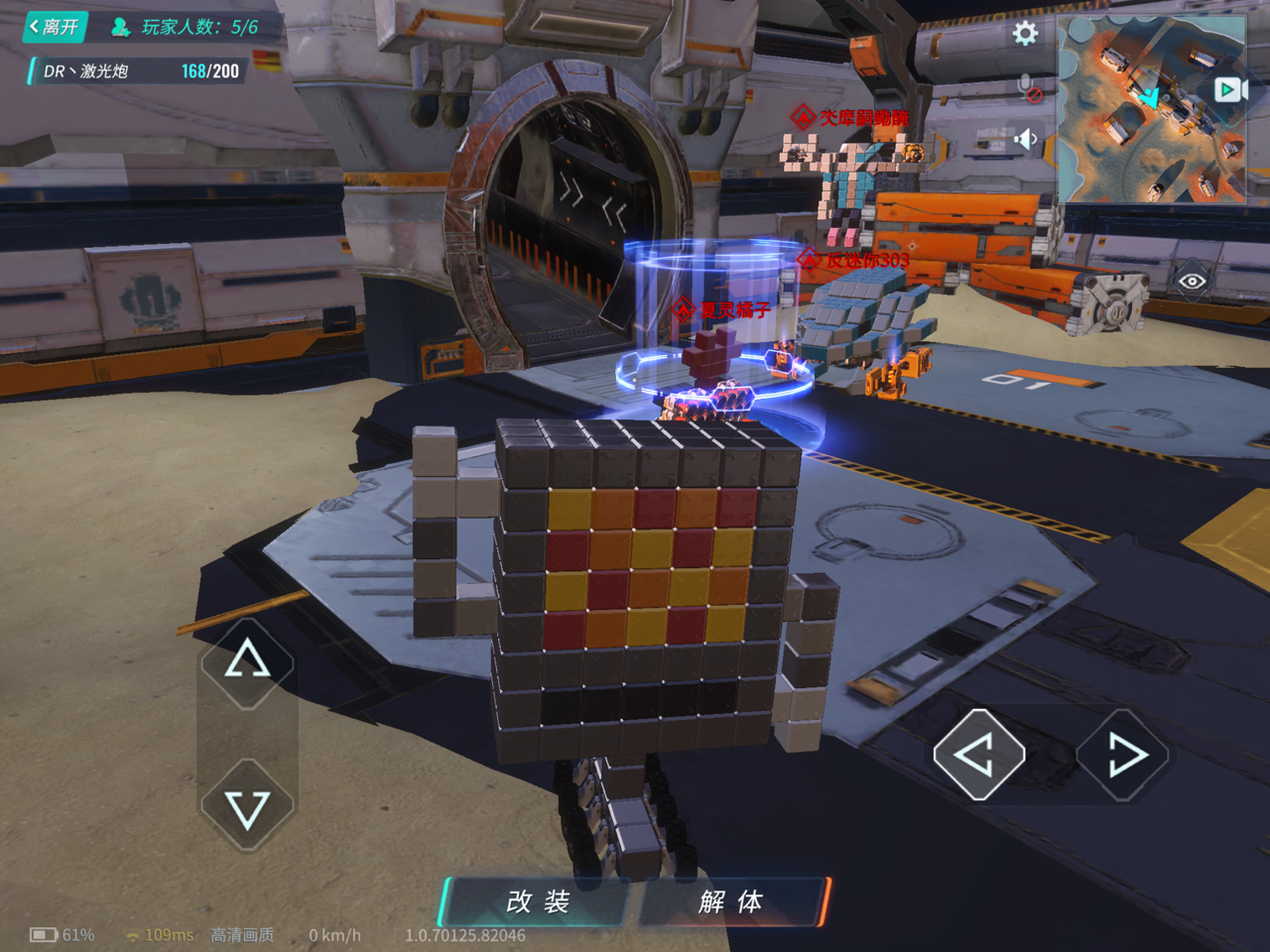The width and height of the screenshot is (1270, 952).
Task: Open the 改装 modify button
Action: 538,901
